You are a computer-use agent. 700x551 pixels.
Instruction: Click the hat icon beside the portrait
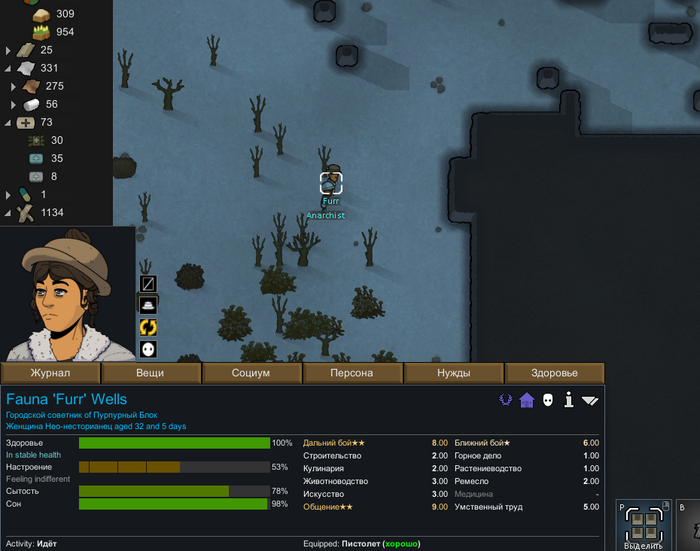coord(148,305)
